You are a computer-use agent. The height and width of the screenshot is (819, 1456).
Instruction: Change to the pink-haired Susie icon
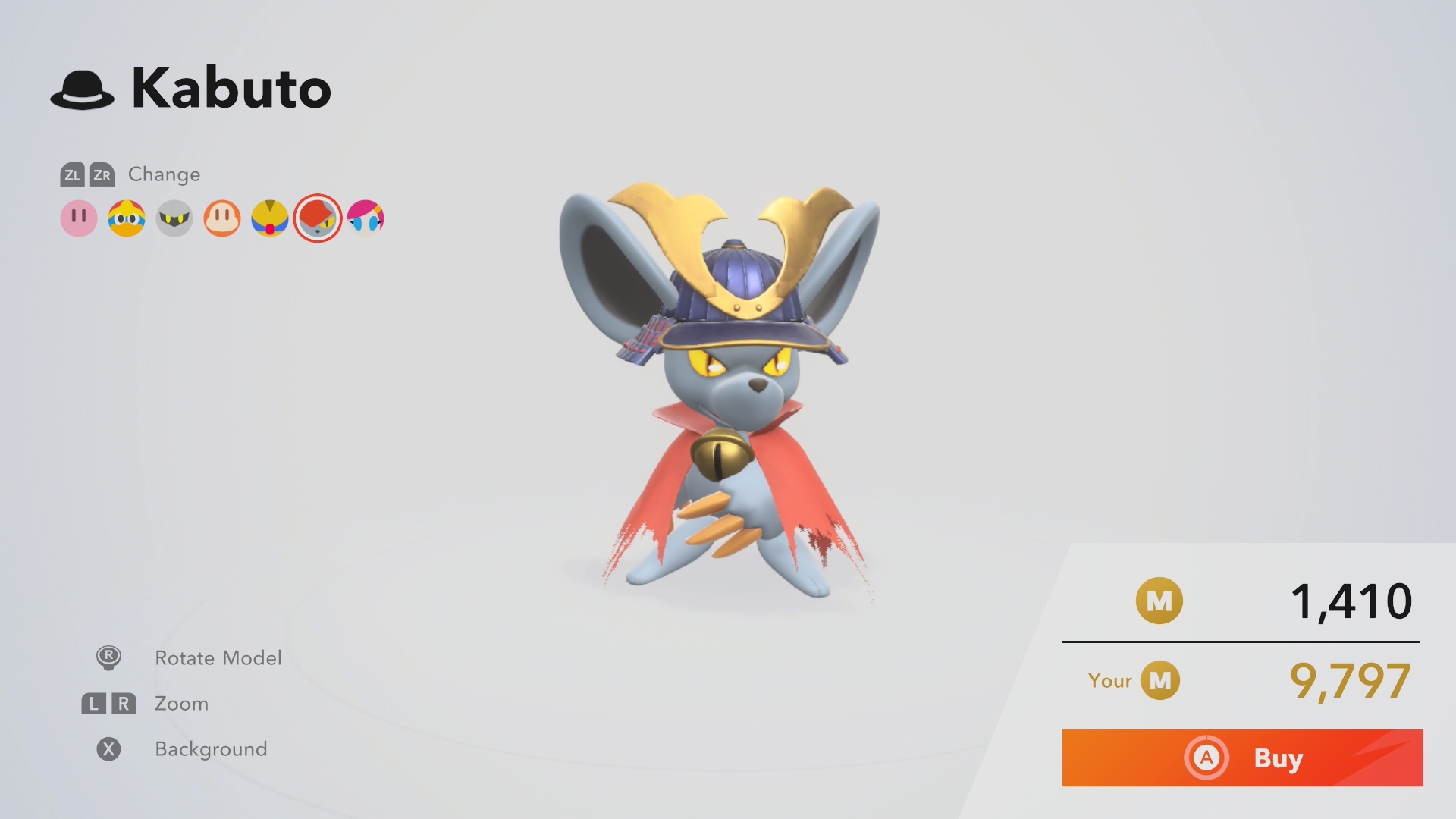pos(366,218)
